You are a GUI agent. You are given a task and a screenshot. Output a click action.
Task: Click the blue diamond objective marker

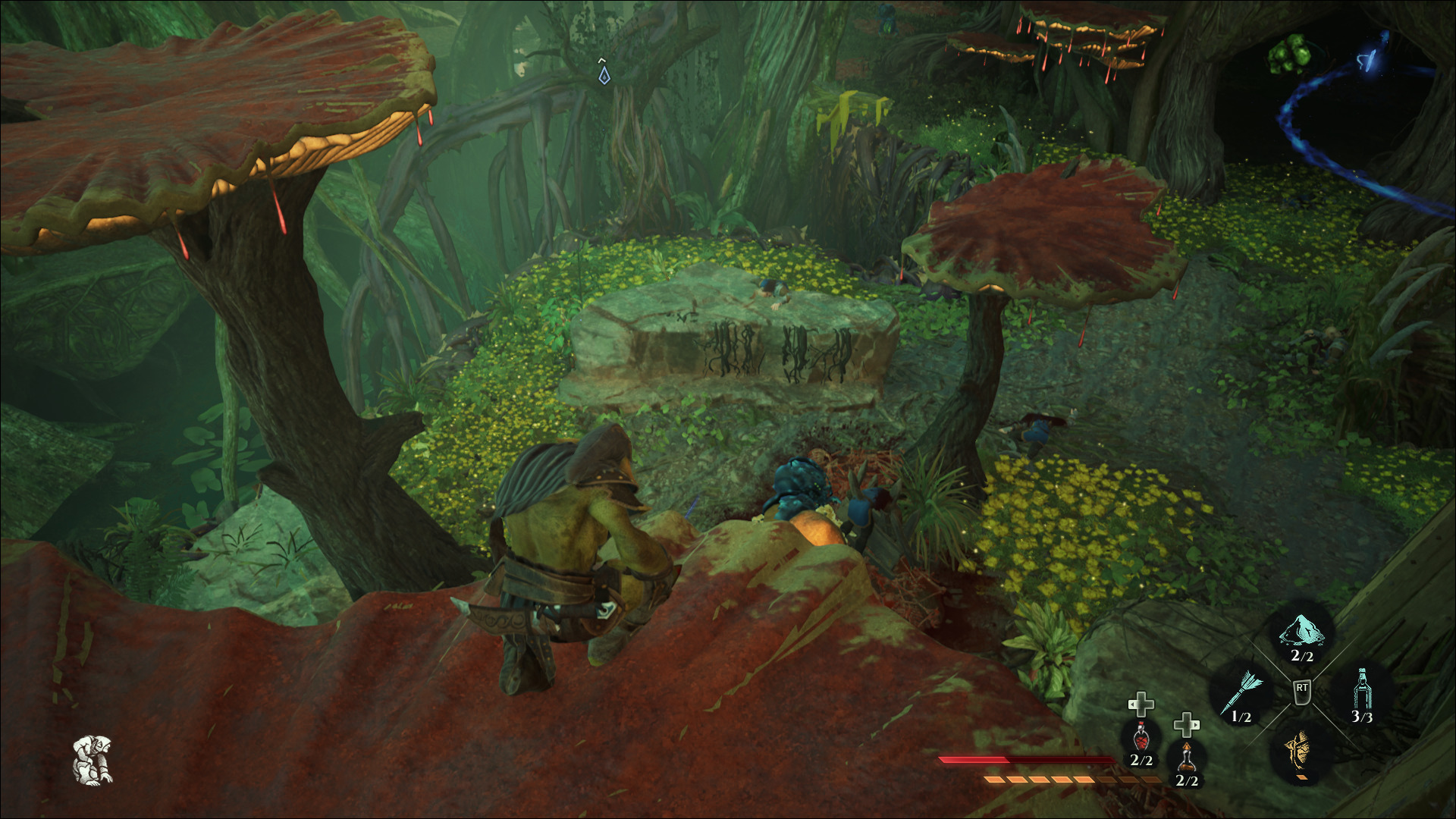(604, 75)
